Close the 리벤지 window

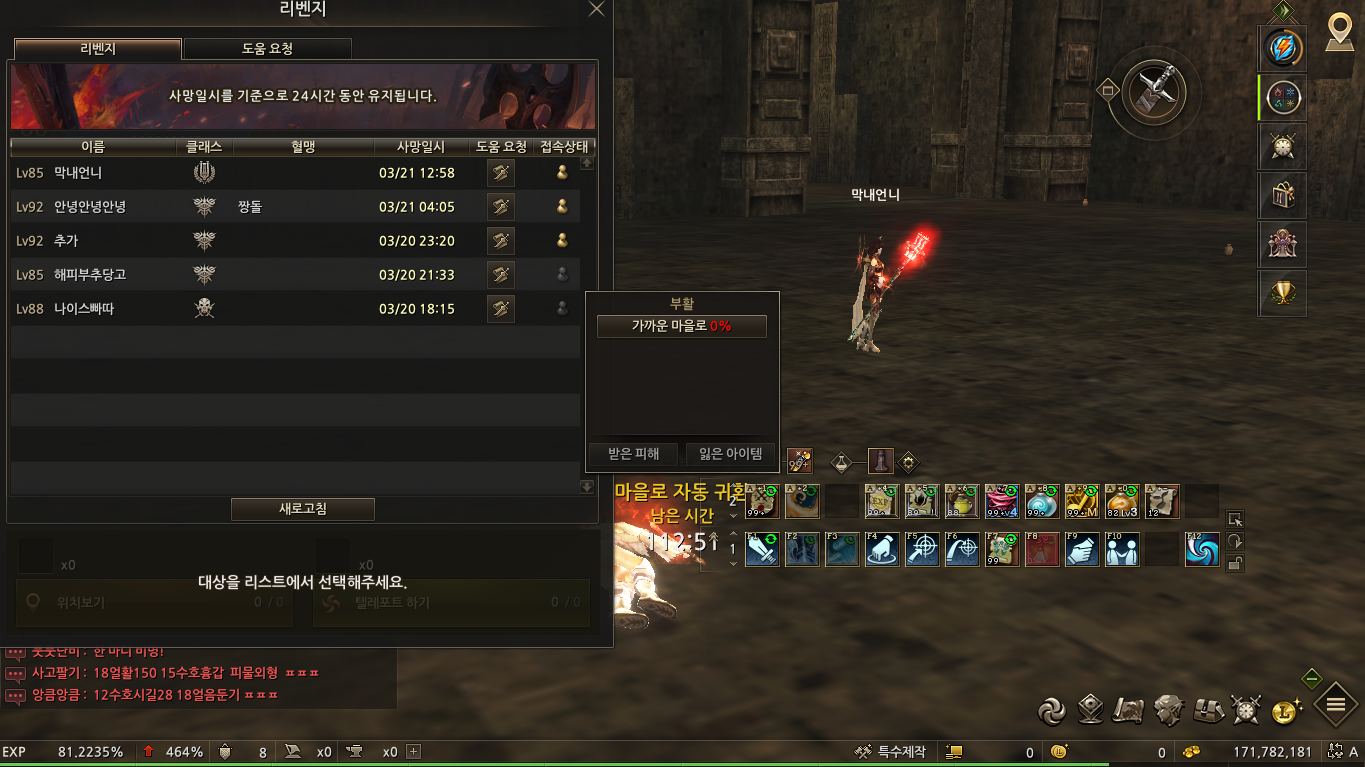point(596,9)
